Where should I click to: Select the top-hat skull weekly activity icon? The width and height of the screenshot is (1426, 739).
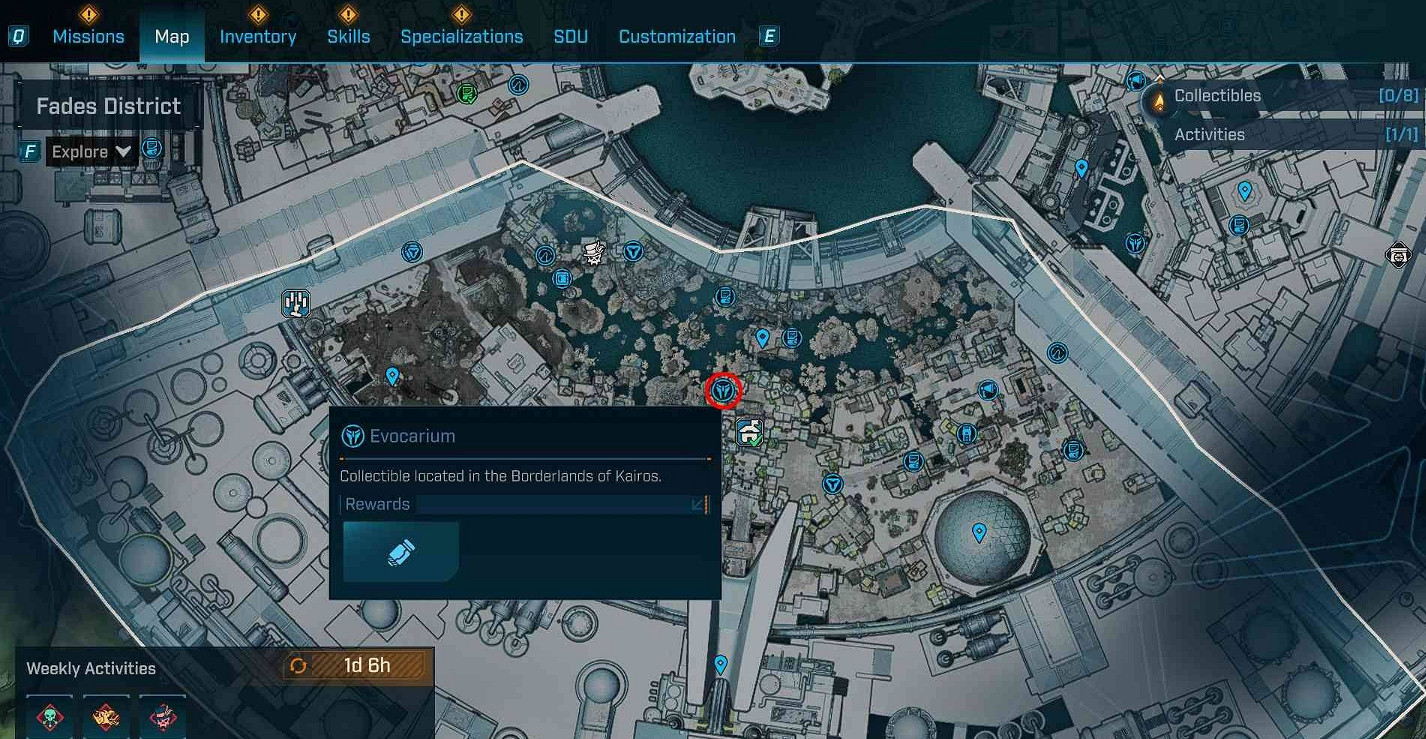coord(162,716)
